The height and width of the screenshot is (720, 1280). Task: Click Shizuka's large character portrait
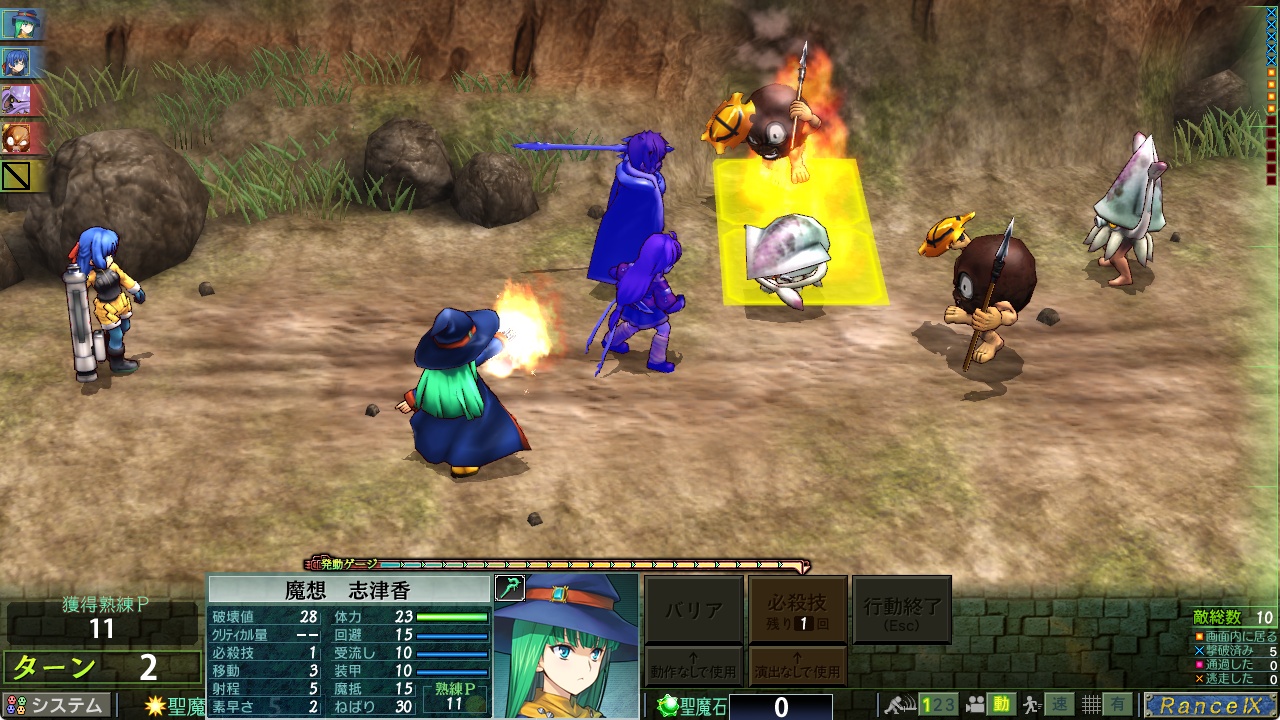click(x=566, y=646)
